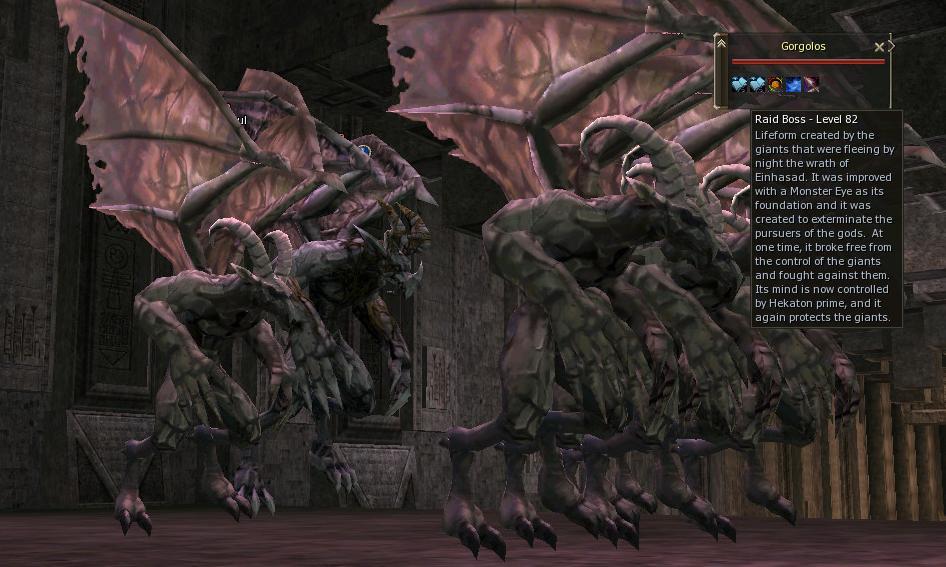
Task: Close the Gorgolos target window
Action: point(879,47)
